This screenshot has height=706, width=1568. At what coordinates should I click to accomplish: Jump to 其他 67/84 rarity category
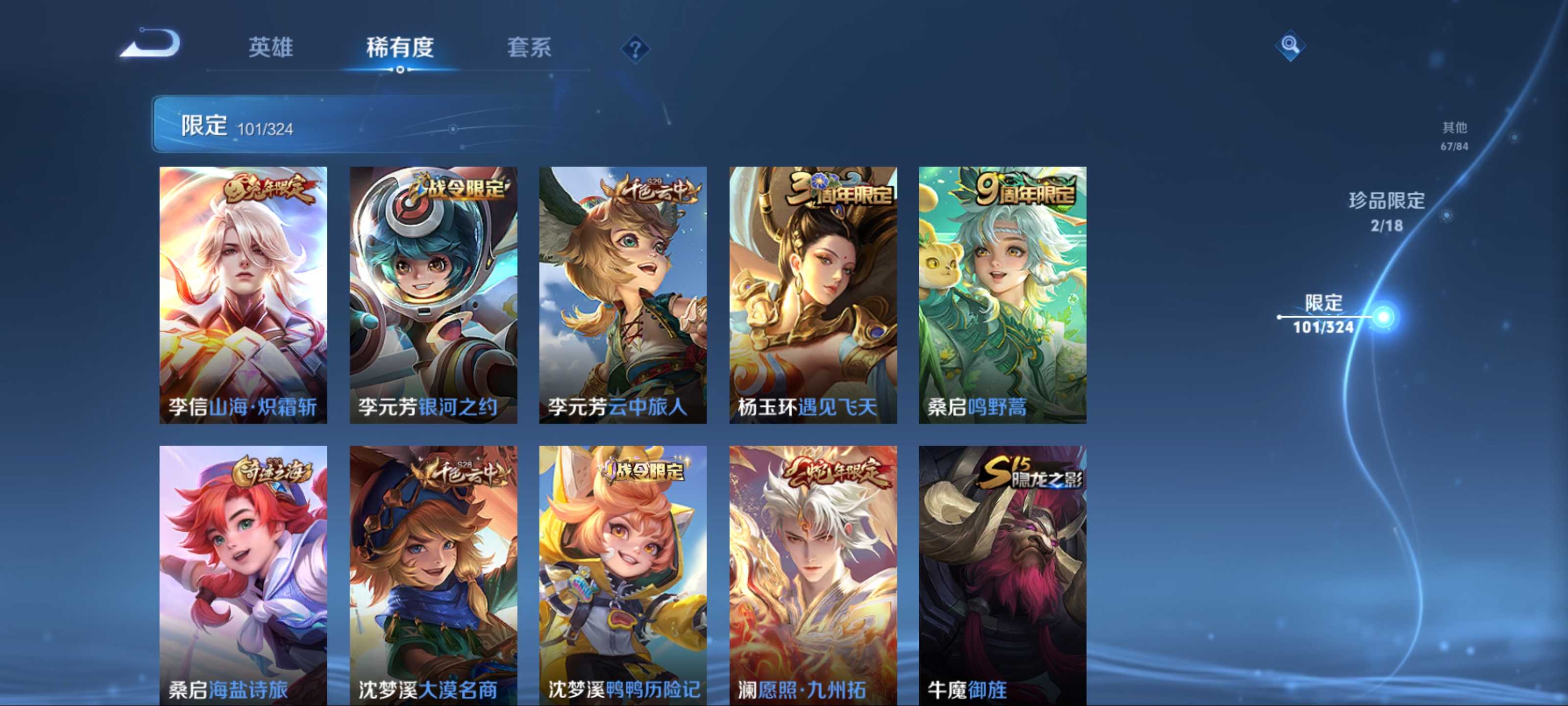[x=1454, y=135]
